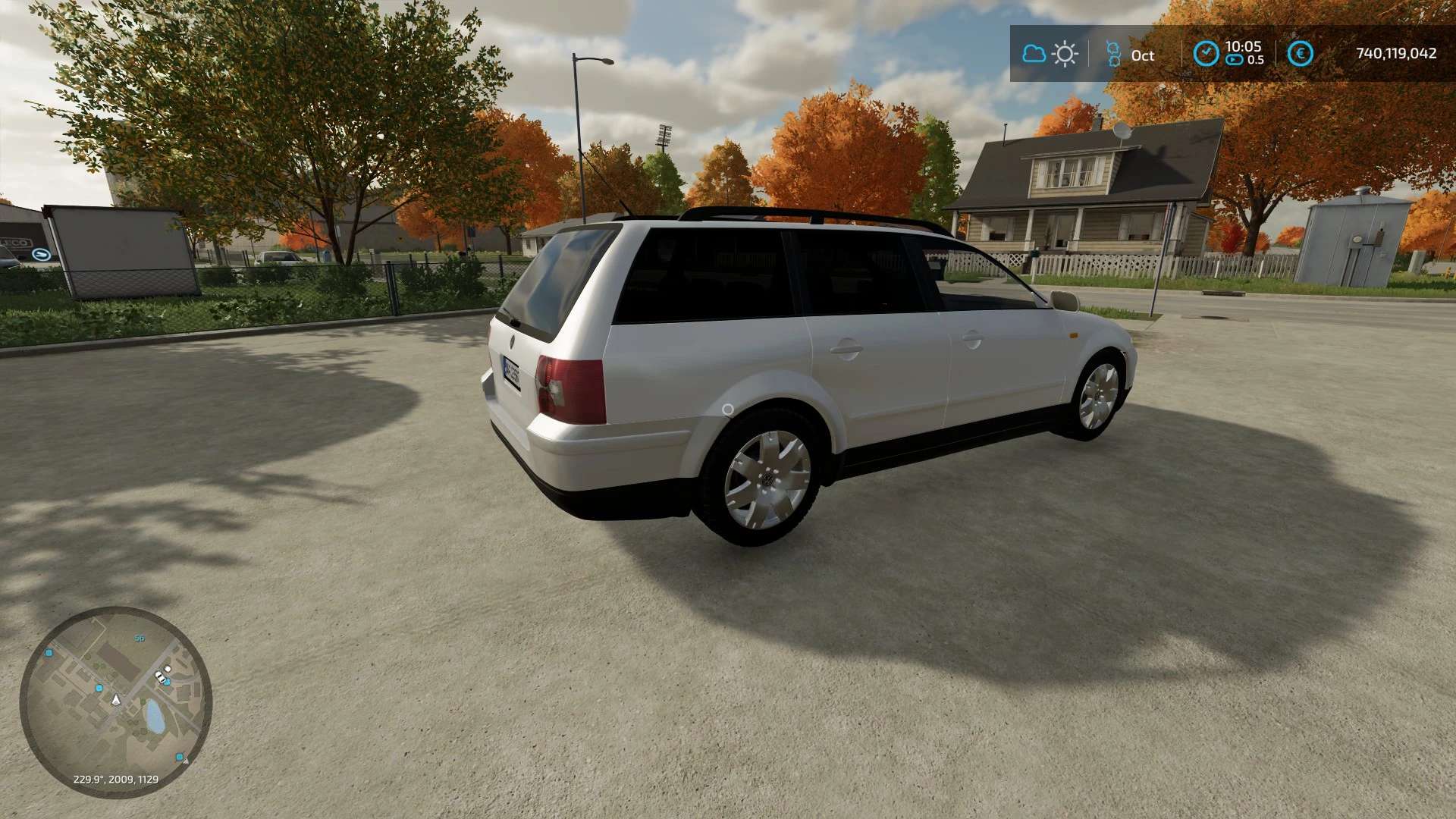This screenshot has width=1456, height=819.
Task: Open the crop calendar icon beside Oct
Action: pyautogui.click(x=1113, y=53)
